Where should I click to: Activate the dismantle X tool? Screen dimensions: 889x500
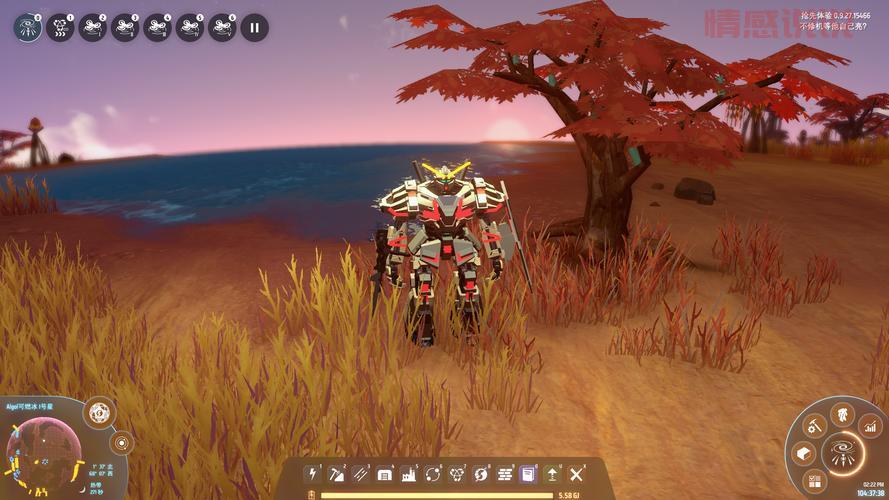point(576,473)
